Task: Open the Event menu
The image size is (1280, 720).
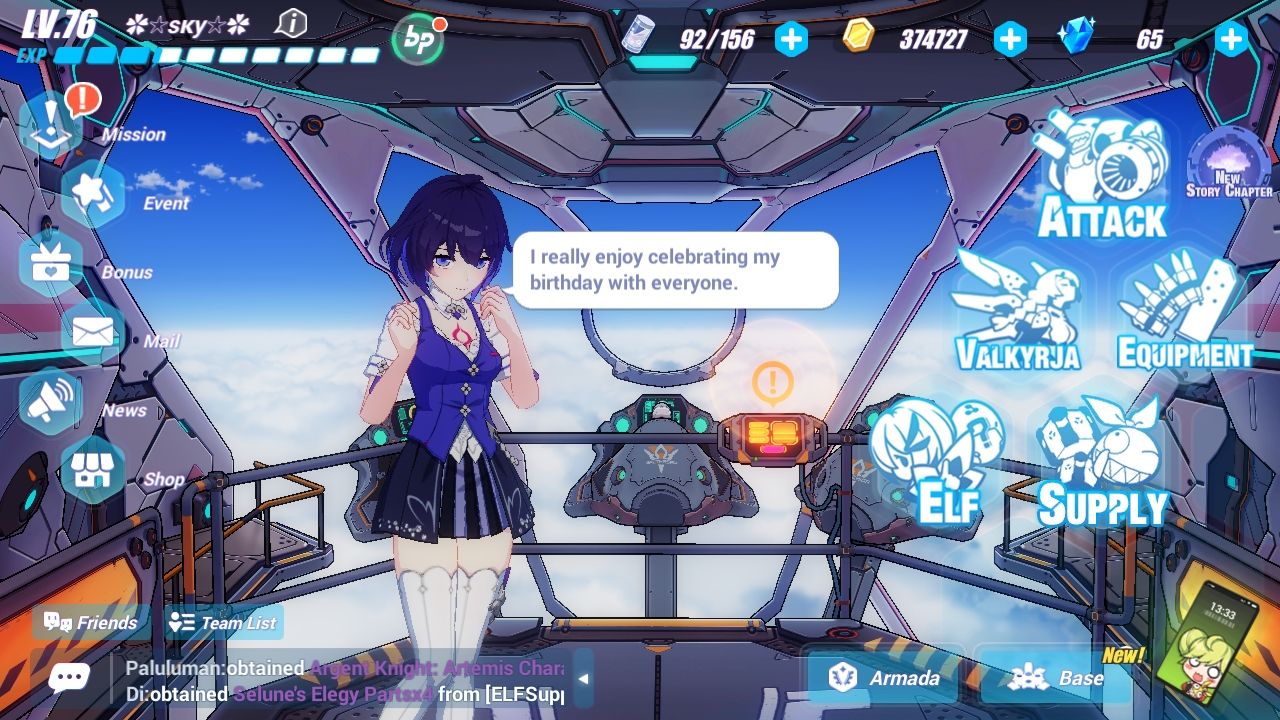Action: point(93,194)
